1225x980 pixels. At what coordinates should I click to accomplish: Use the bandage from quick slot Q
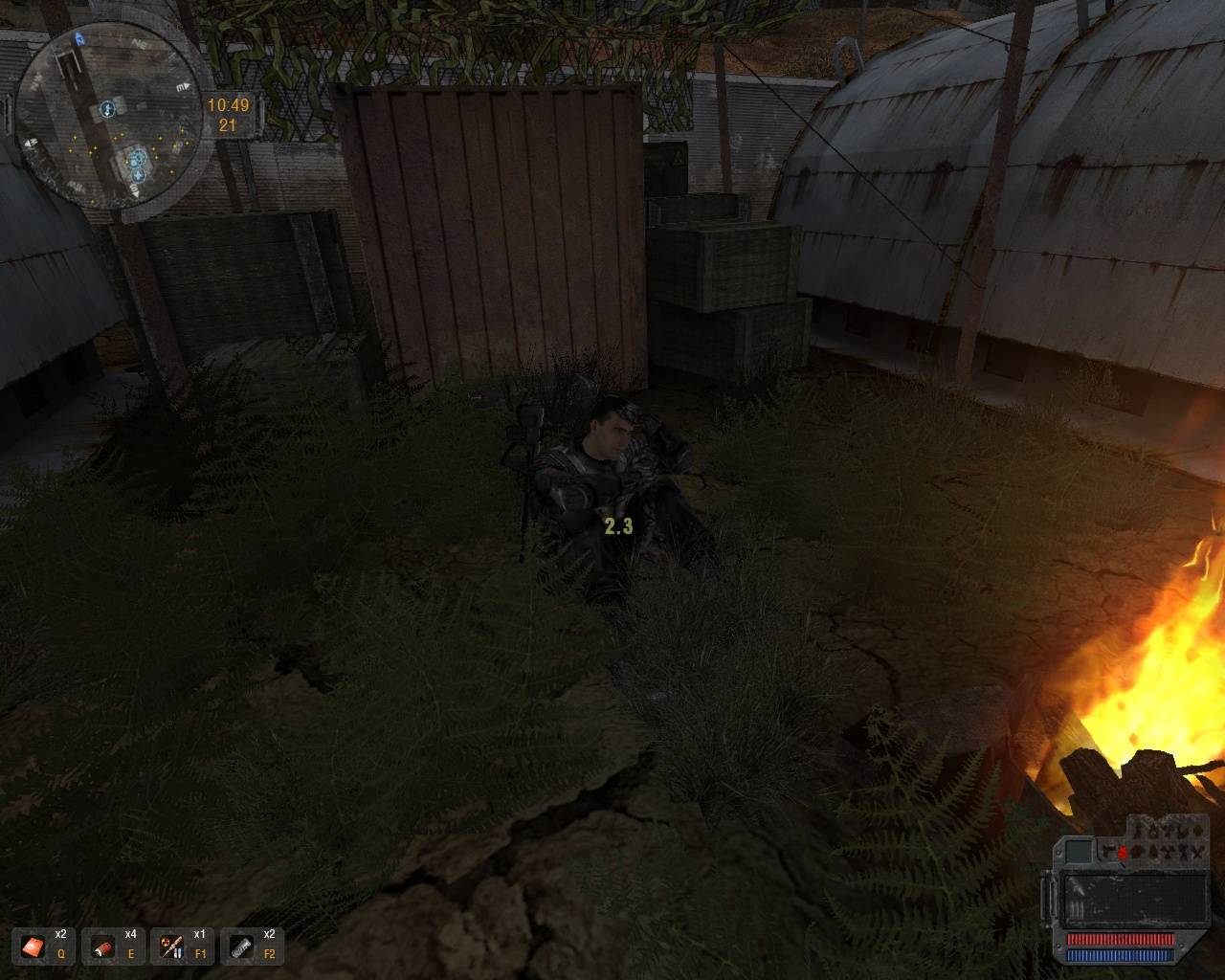pyautogui.click(x=33, y=947)
